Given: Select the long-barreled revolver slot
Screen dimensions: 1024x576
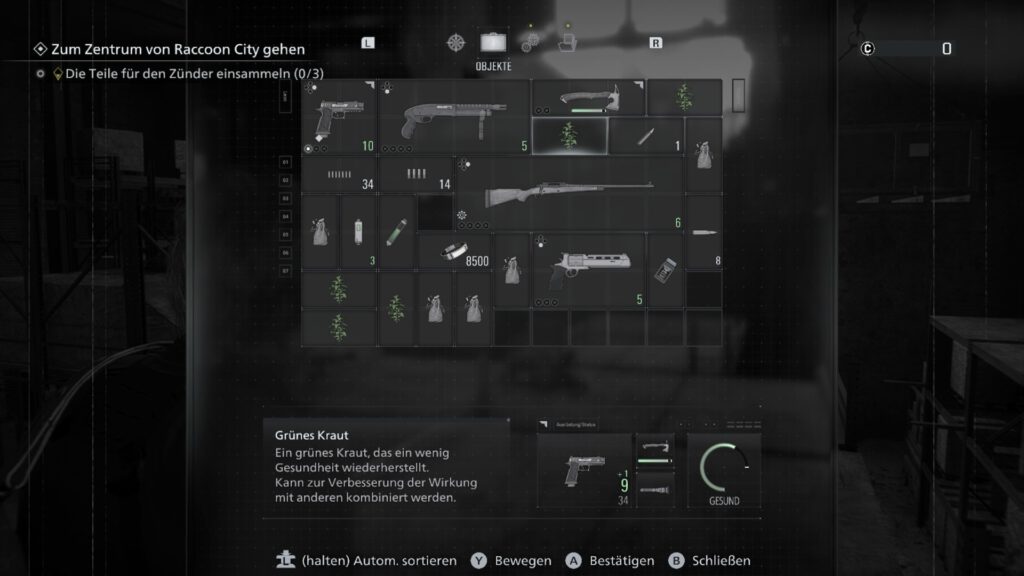Looking at the screenshot, I should (588, 270).
